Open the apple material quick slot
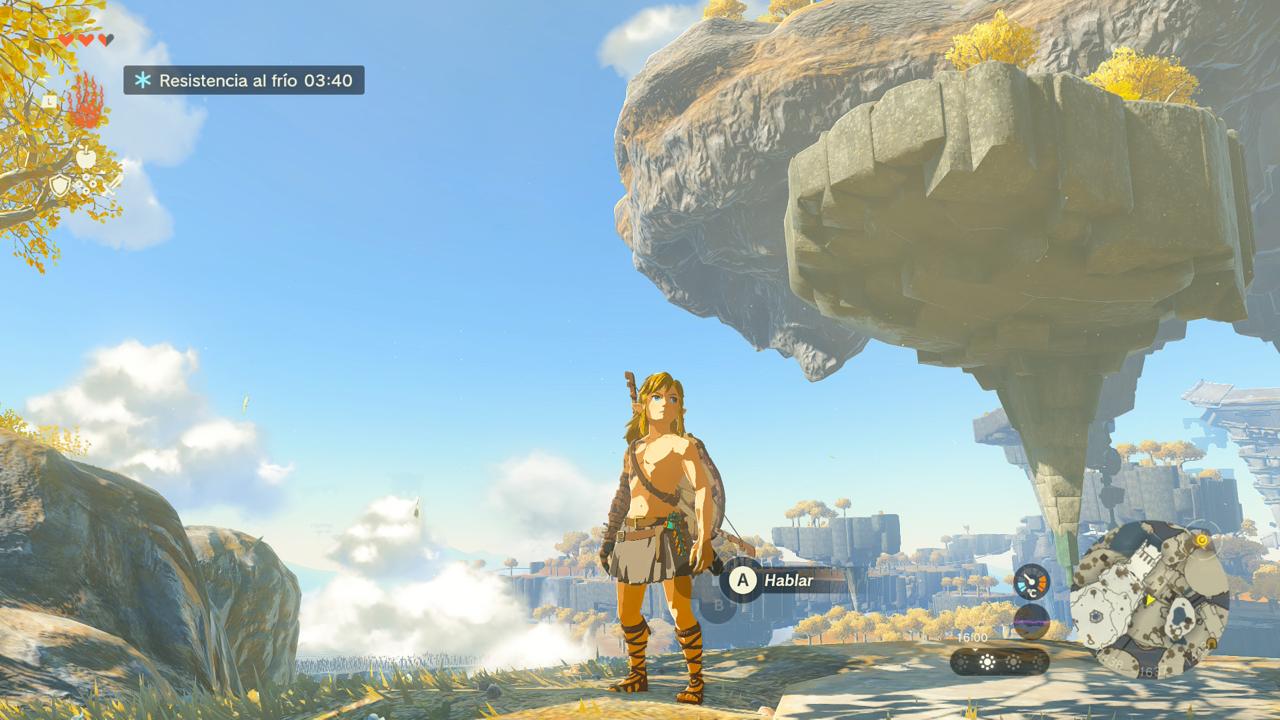The image size is (1280, 720). coord(86,159)
